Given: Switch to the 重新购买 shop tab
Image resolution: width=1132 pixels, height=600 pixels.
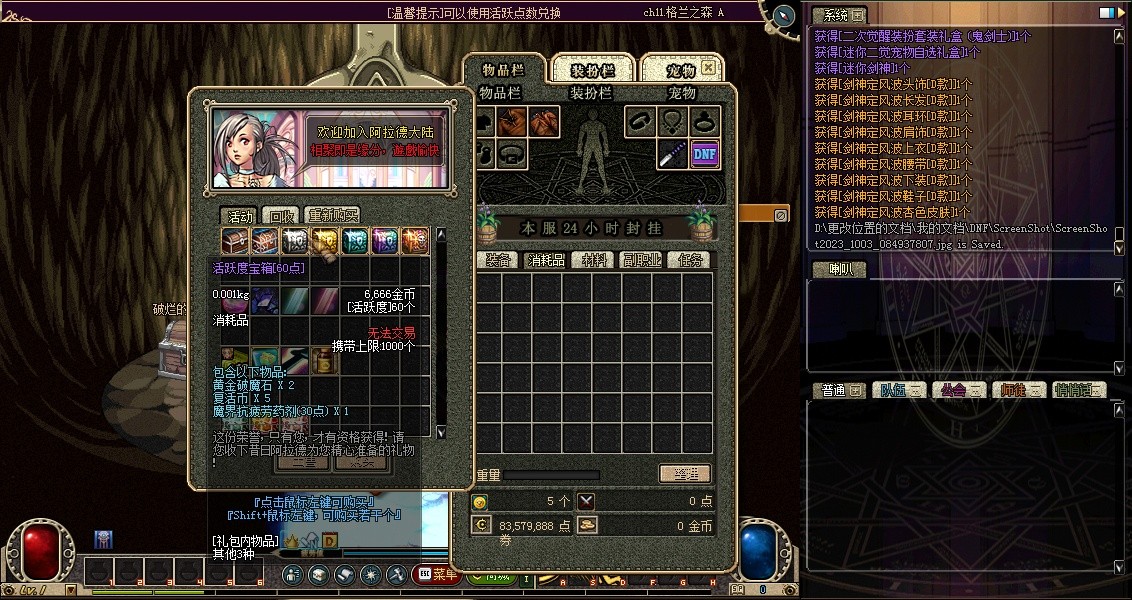Looking at the screenshot, I should (333, 215).
